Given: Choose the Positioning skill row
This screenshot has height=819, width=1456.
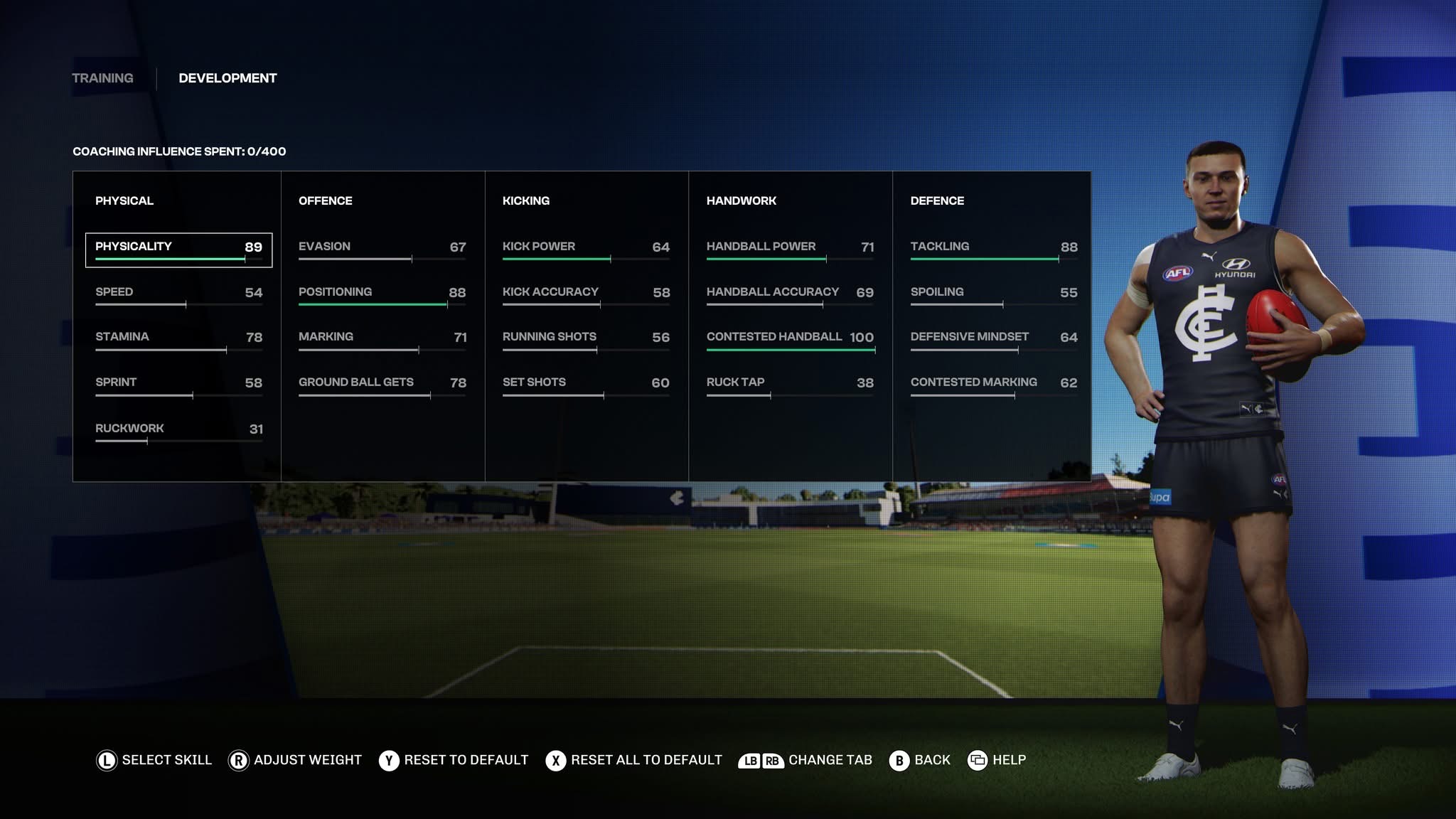Looking at the screenshot, I should (382, 294).
